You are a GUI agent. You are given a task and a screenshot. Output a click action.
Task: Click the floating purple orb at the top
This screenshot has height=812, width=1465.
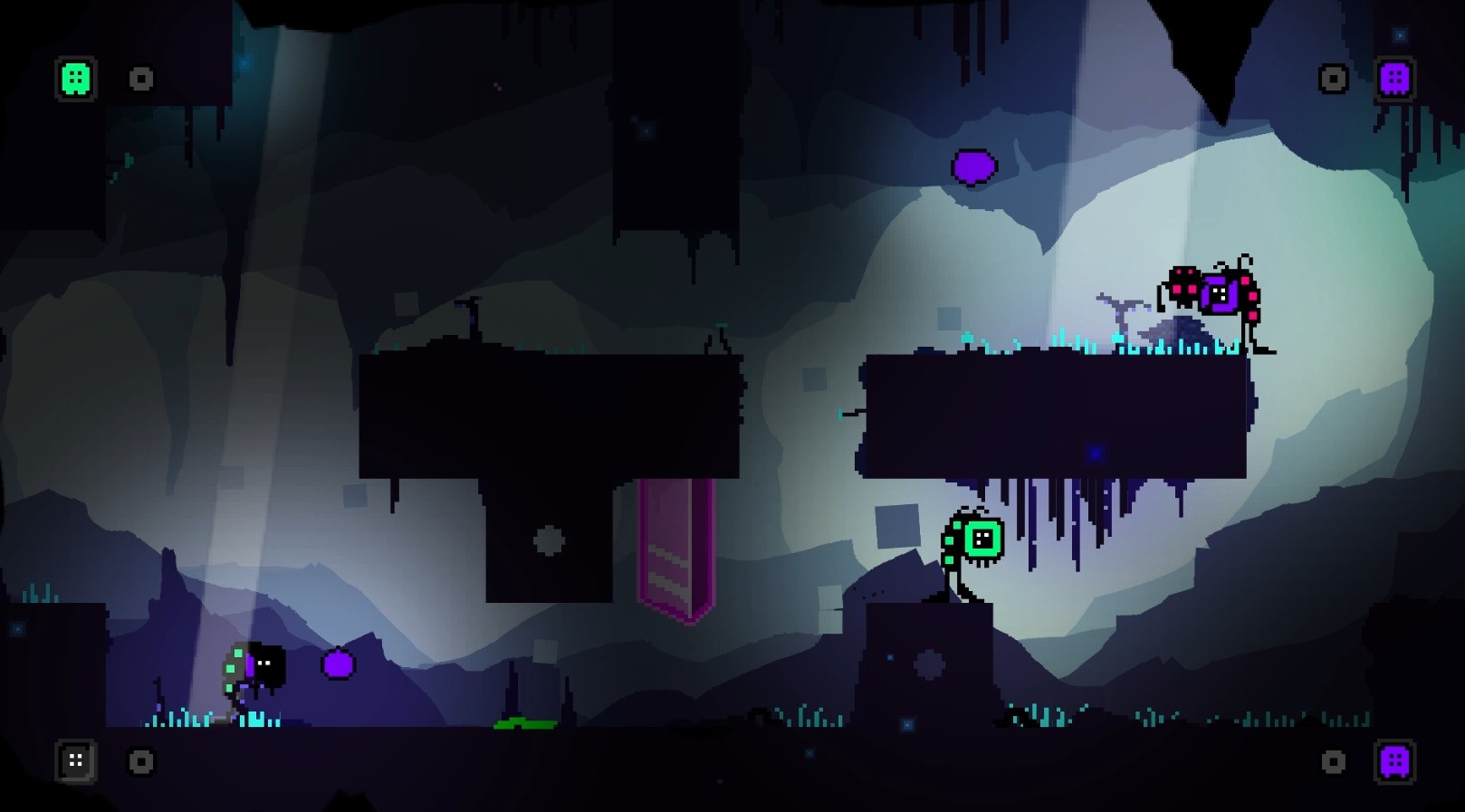point(973,167)
